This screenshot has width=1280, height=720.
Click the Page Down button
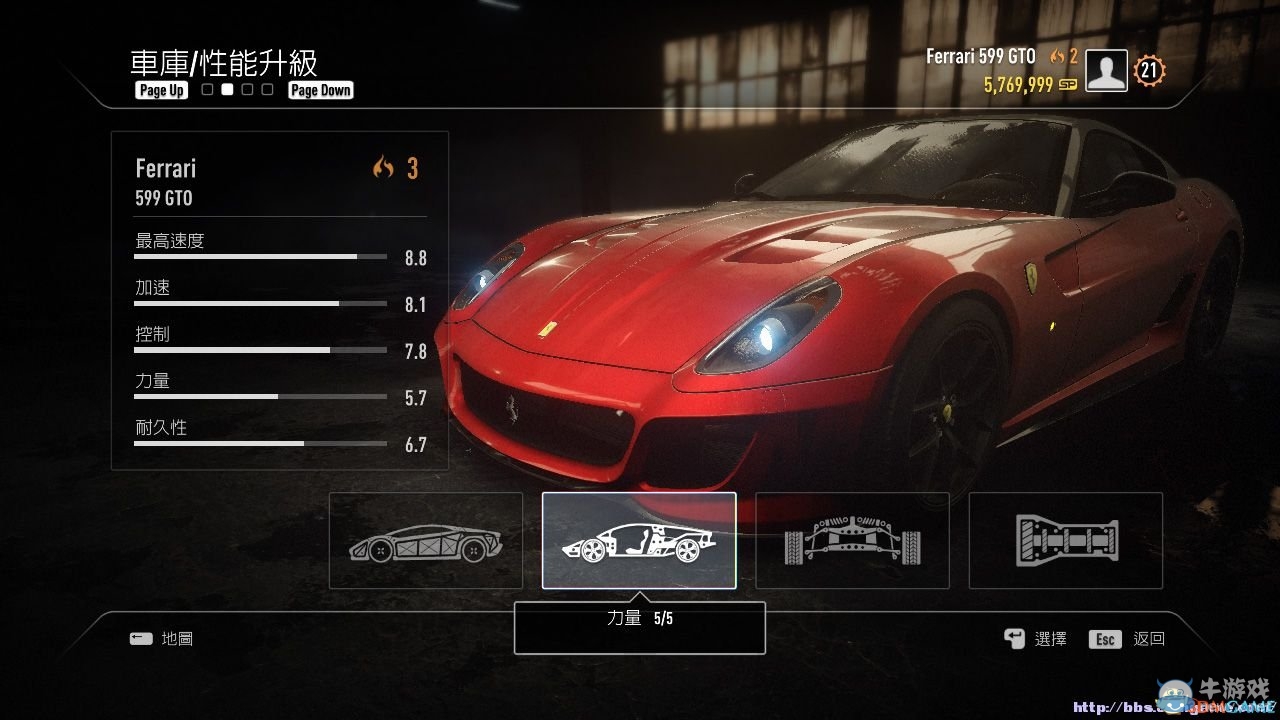[320, 90]
